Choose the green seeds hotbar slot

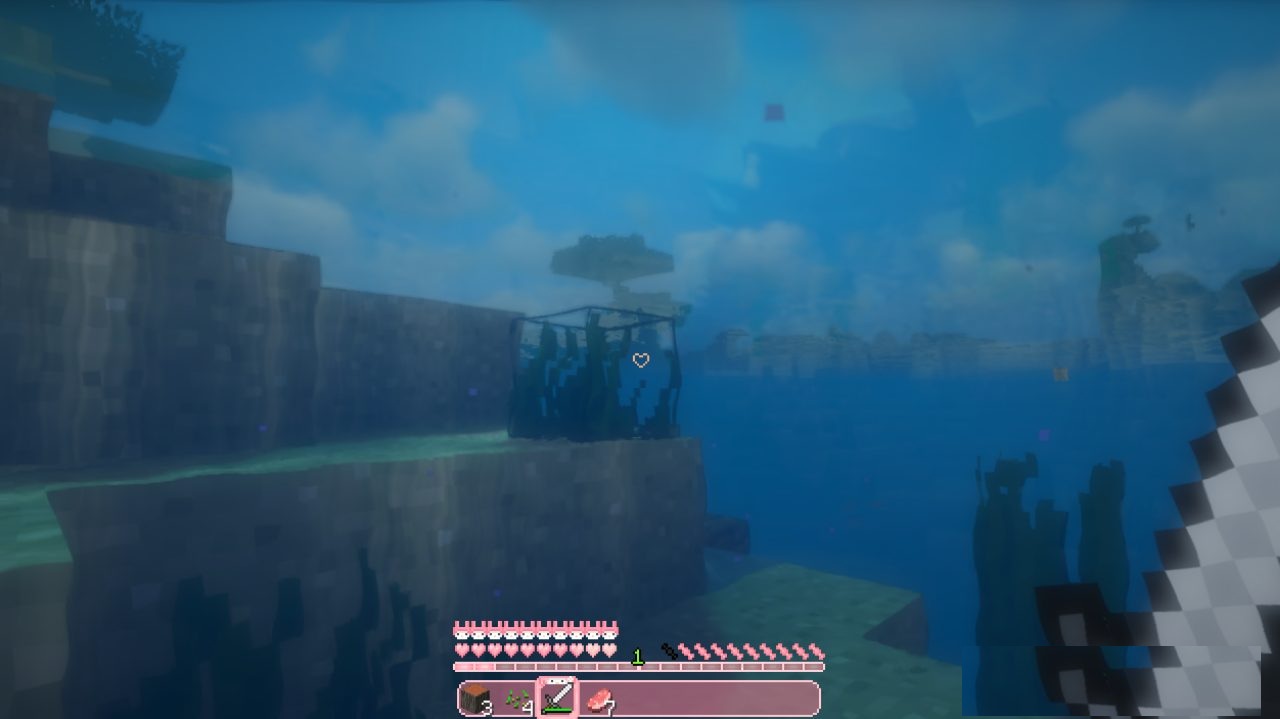tap(516, 698)
